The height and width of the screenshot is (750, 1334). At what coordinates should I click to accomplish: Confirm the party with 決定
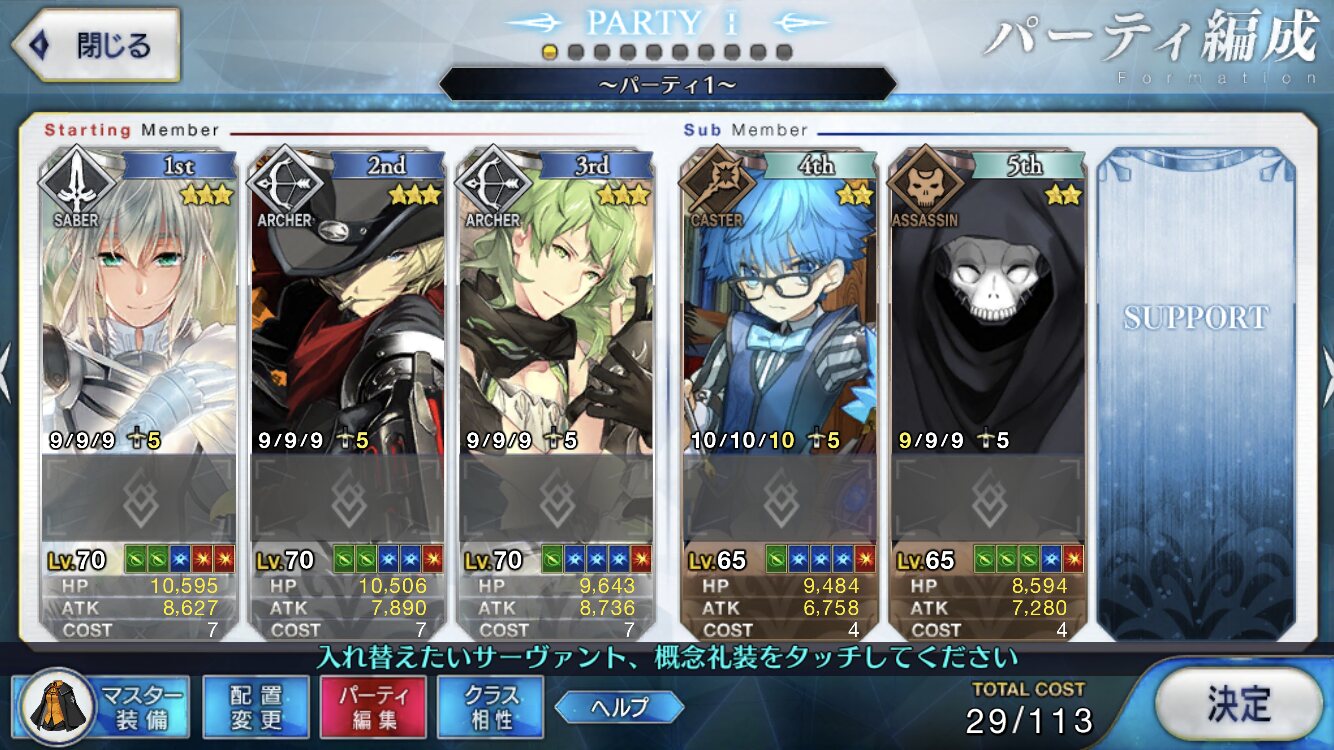[x=1238, y=704]
